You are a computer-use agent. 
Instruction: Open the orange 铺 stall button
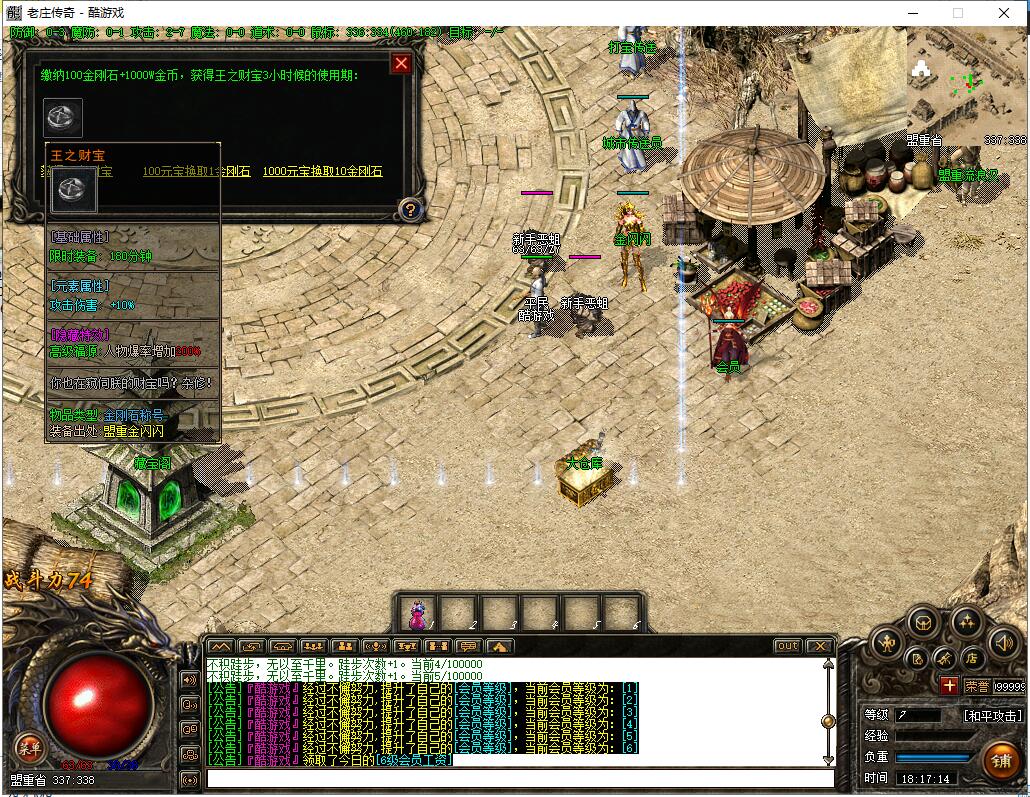(1000, 759)
